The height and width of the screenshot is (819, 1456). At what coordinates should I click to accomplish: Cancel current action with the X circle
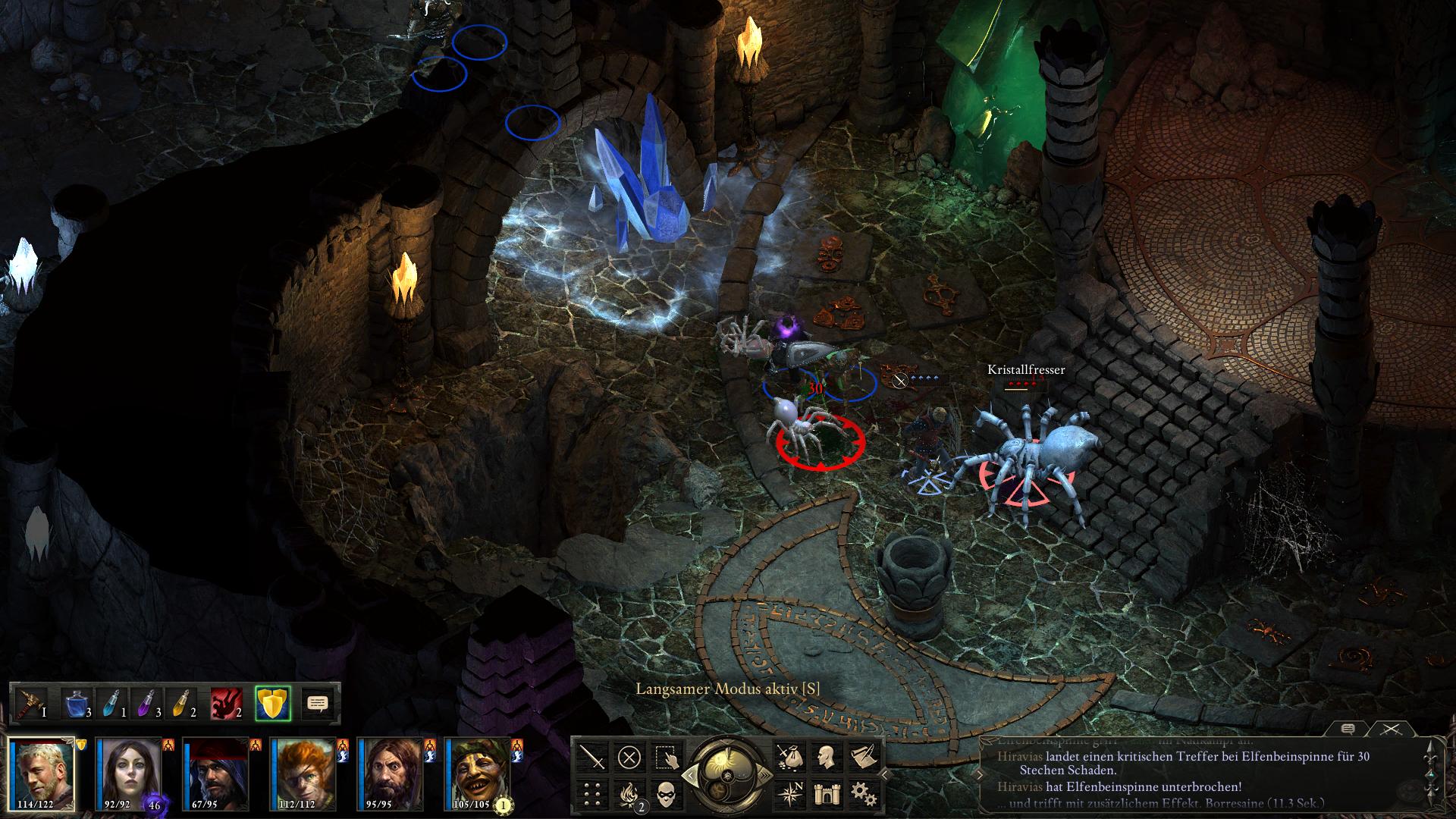(629, 758)
